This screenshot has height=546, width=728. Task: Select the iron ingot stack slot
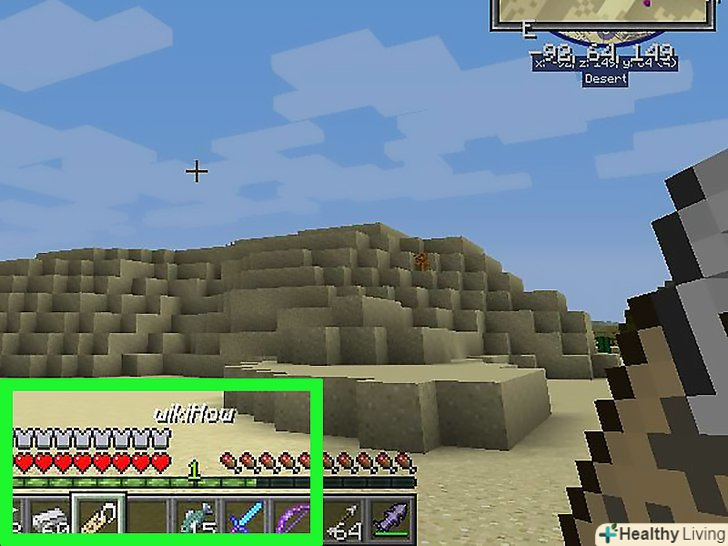tap(47, 519)
